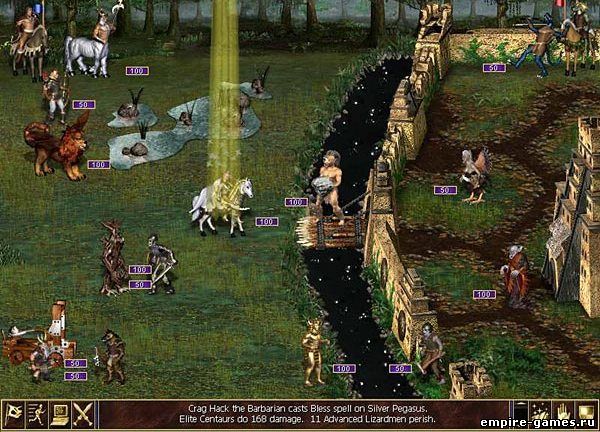The height and width of the screenshot is (432, 600).
Task: Open the crossed swords combat options
Action: pos(83,415)
